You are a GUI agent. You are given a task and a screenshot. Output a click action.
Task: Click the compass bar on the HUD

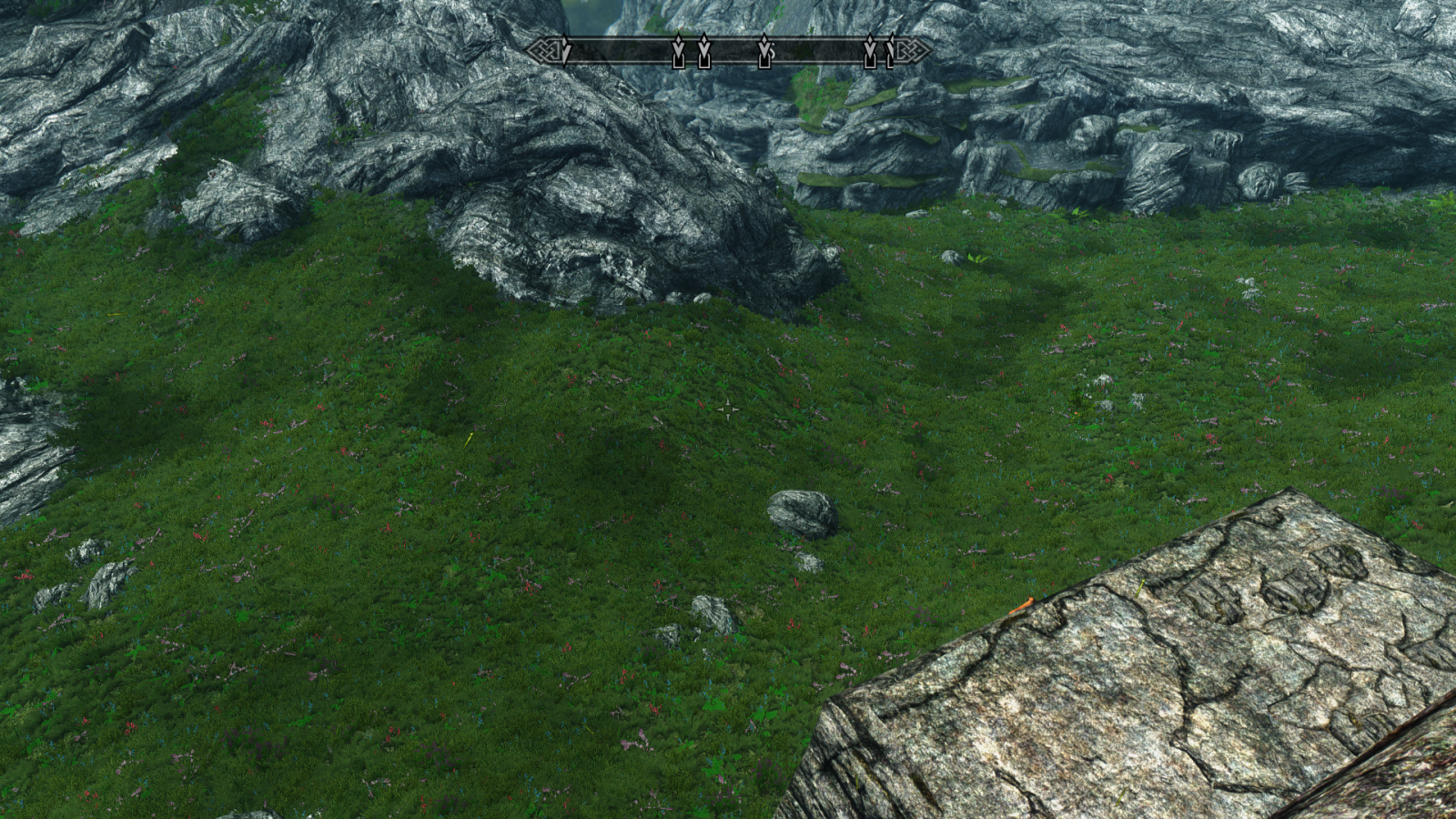click(728, 50)
